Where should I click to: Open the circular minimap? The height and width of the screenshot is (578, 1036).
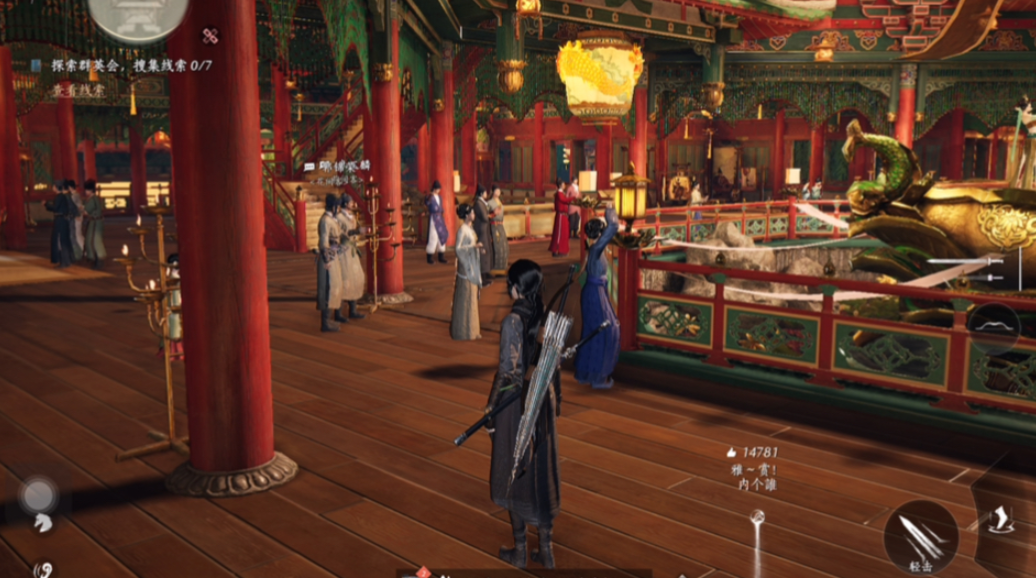tap(138, 16)
